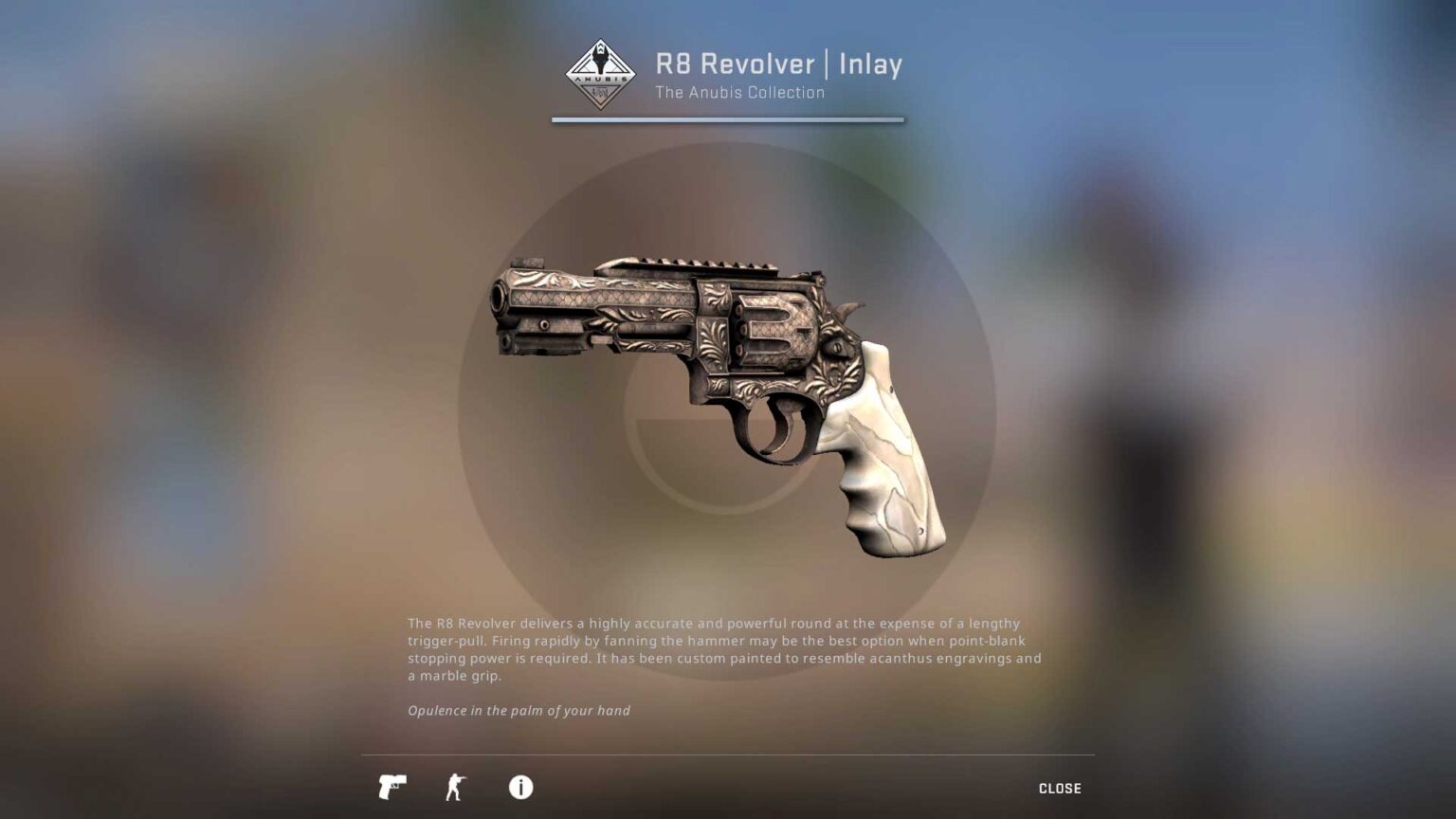The image size is (1456, 819).
Task: Toggle extra item info with the info bubble
Action: coord(519,788)
